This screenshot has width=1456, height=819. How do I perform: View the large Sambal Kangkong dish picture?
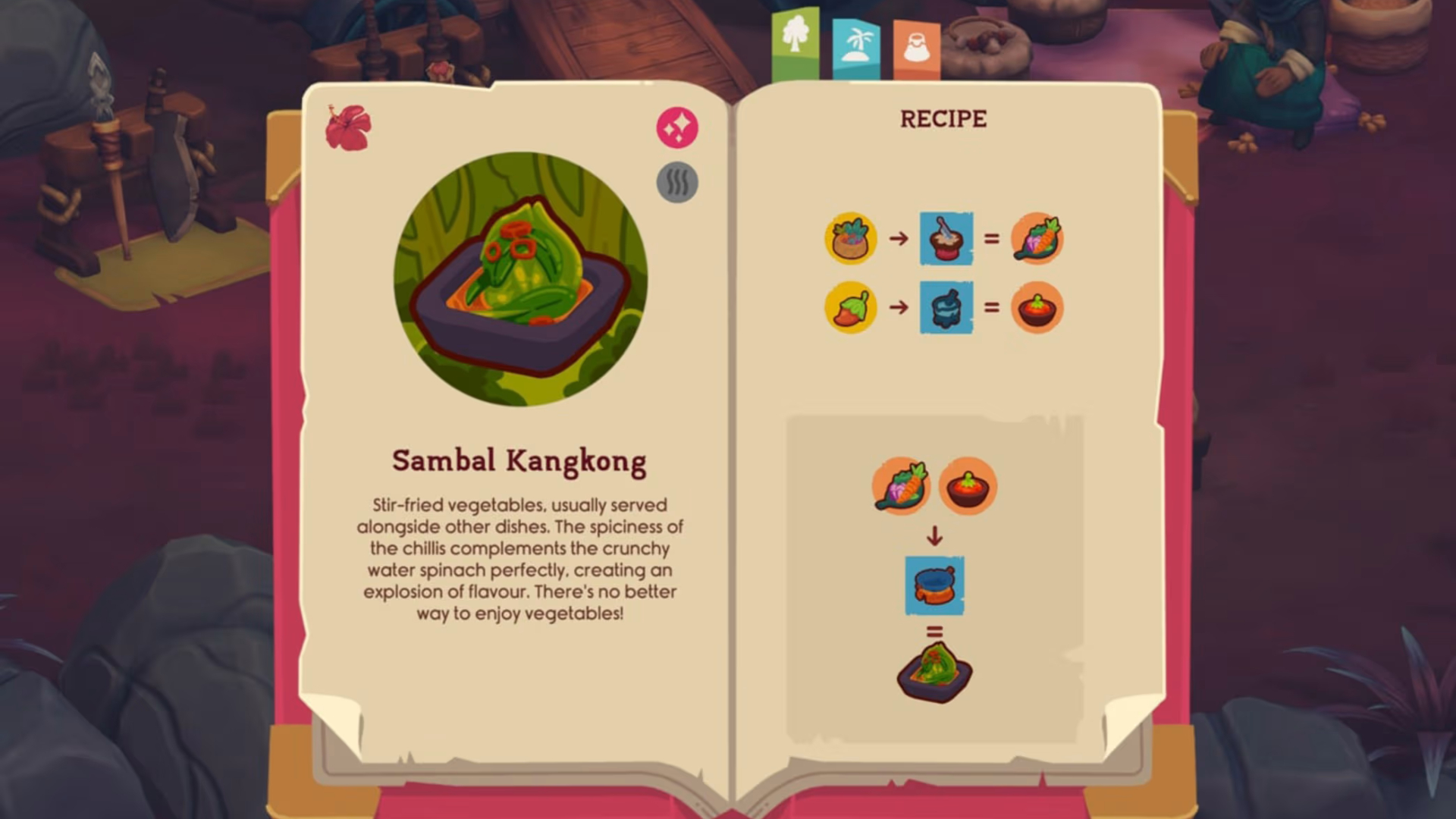pos(520,279)
